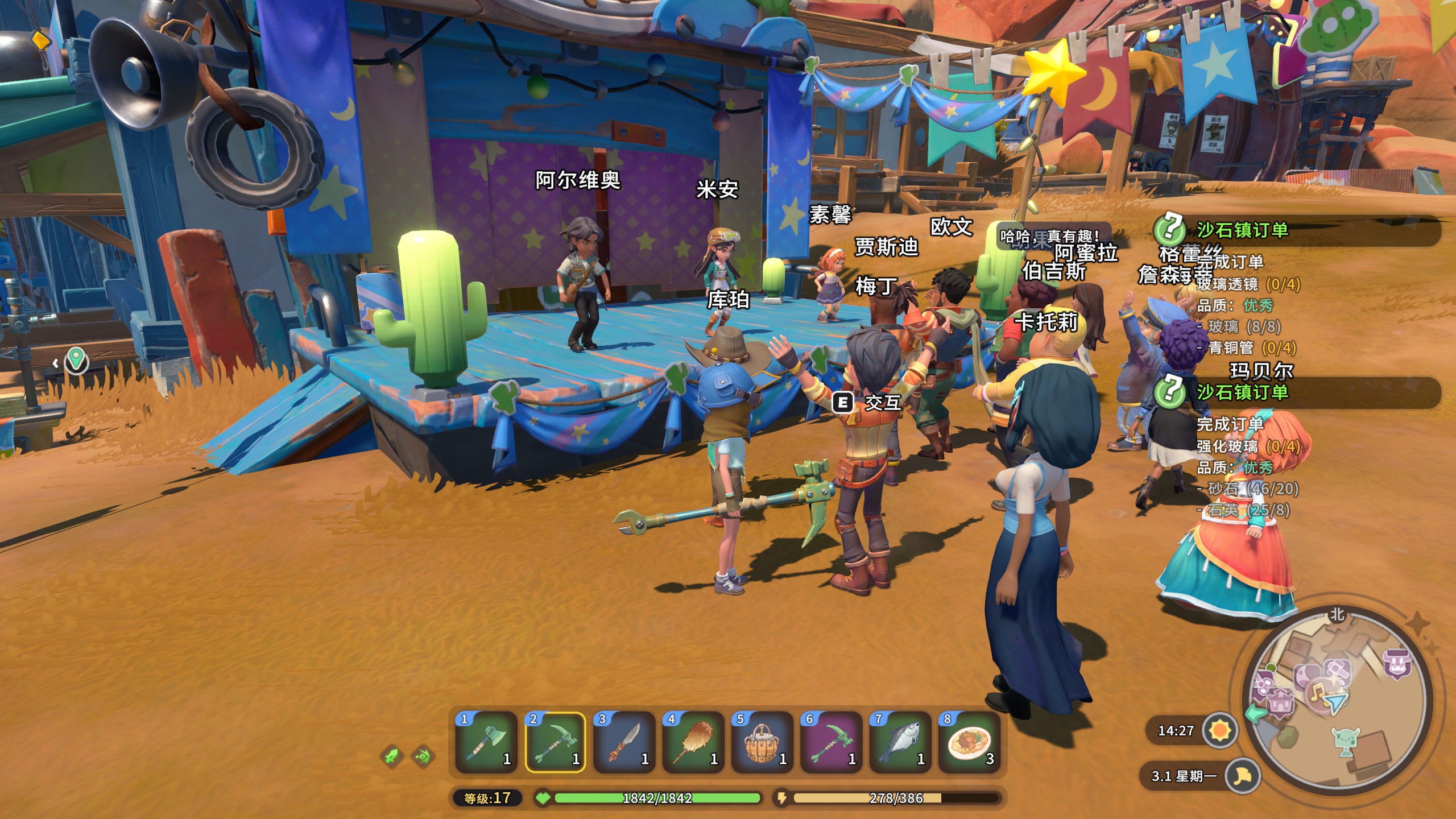Expand the left-edge map pin arrow
Screen dimensions: 1456x819
click(x=56, y=363)
